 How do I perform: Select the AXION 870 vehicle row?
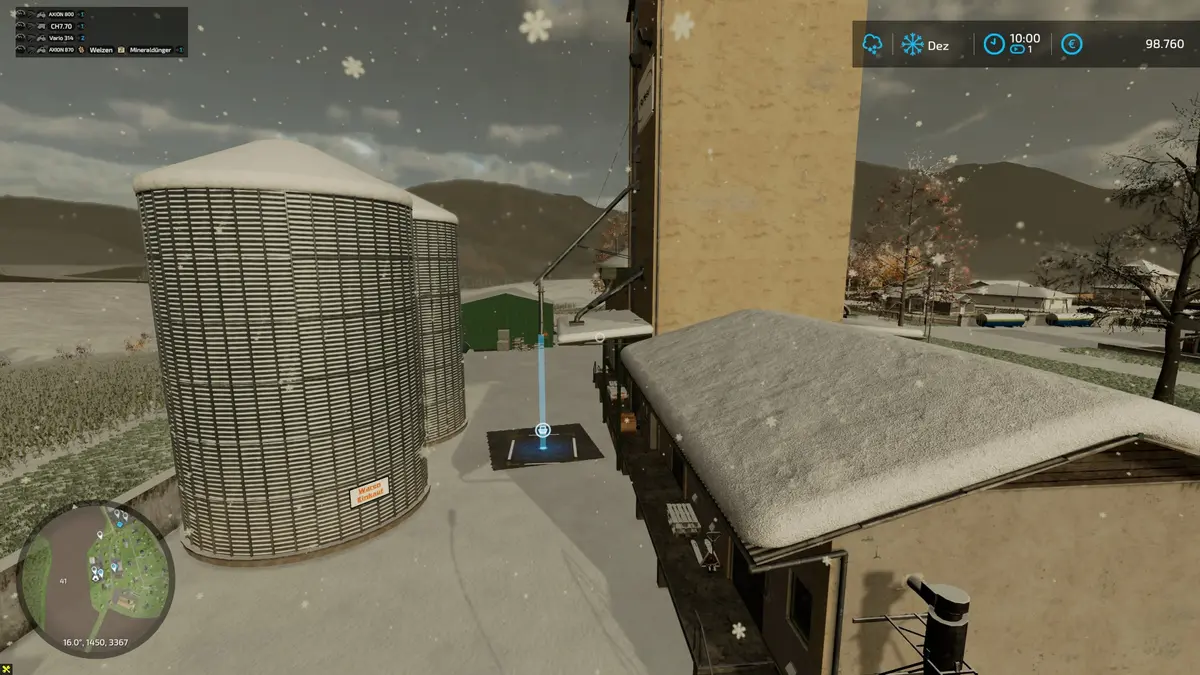(x=62, y=48)
